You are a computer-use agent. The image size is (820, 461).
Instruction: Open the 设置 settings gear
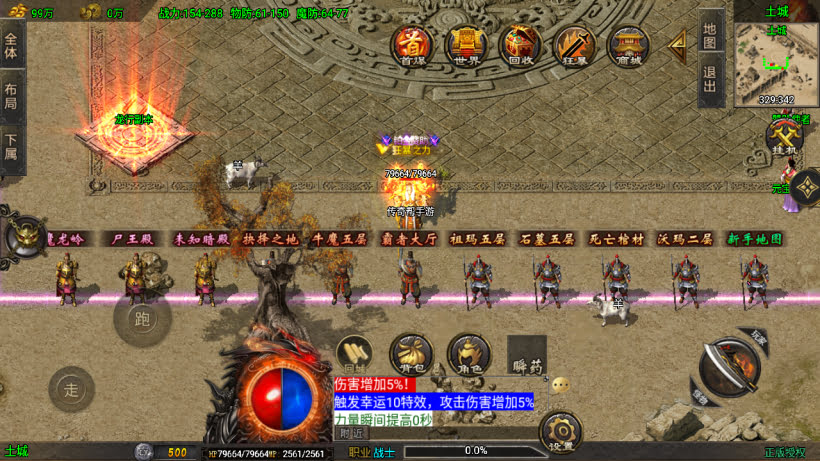(561, 434)
